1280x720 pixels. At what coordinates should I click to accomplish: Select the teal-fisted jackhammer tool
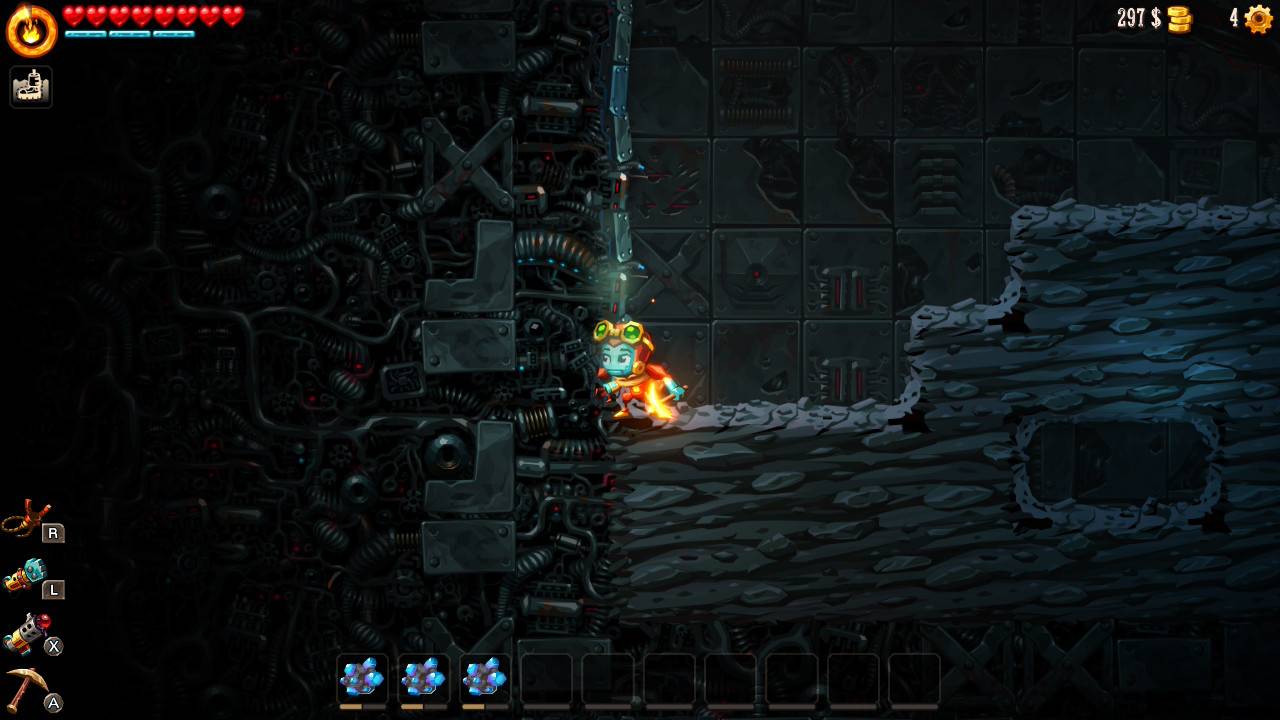coord(27,577)
